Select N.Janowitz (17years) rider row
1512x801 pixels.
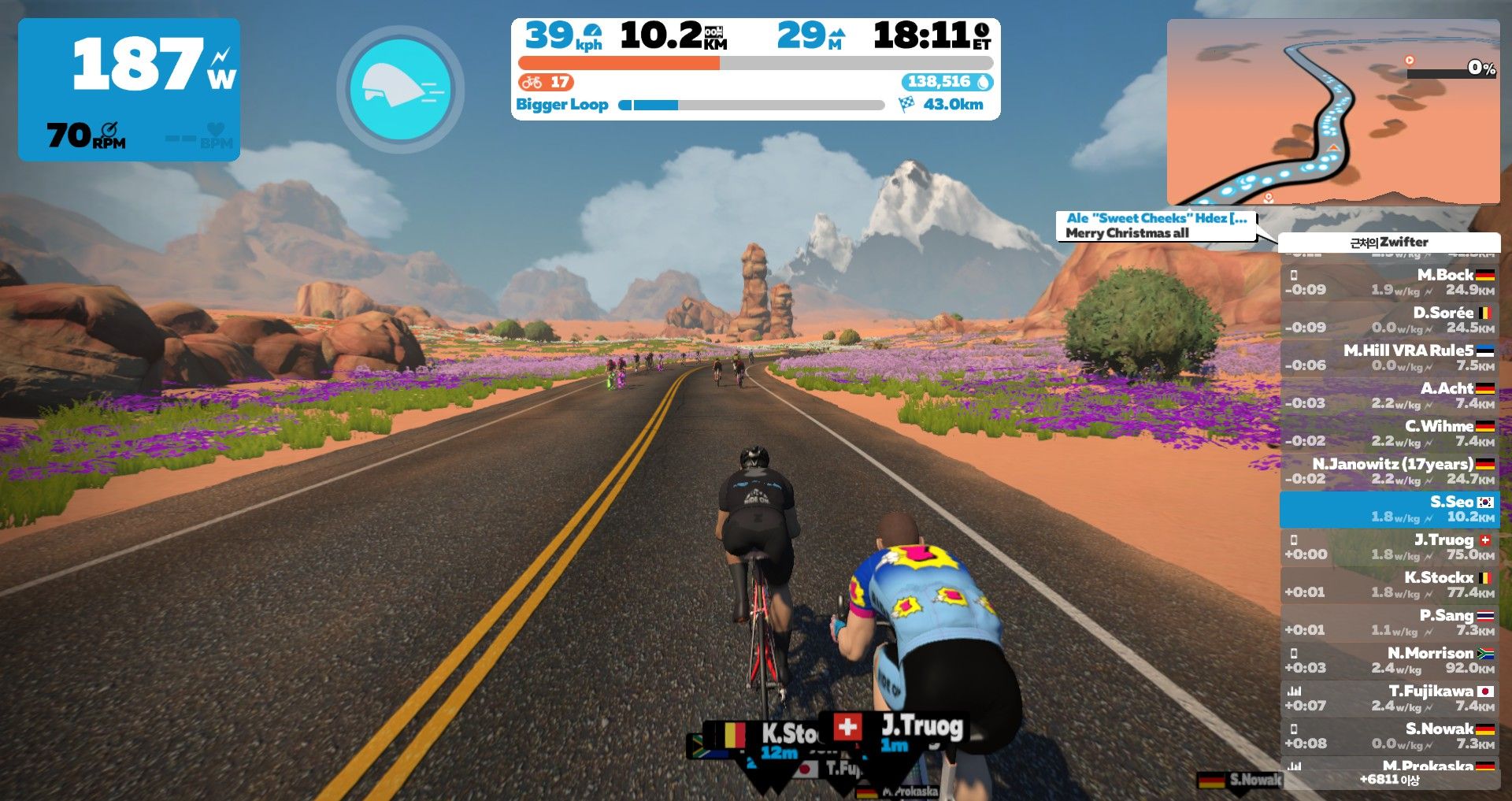1390,471
